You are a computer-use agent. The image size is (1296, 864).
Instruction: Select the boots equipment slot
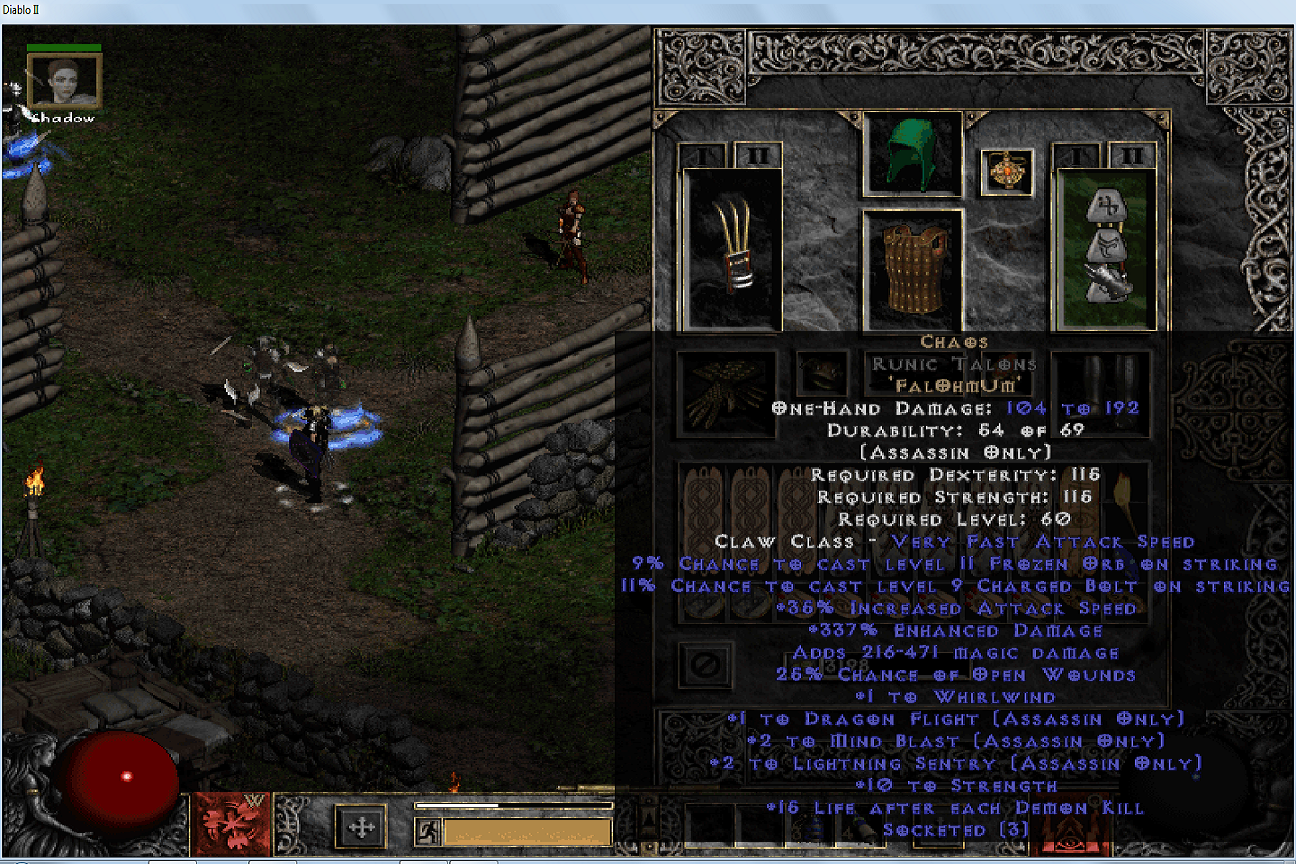click(1100, 393)
